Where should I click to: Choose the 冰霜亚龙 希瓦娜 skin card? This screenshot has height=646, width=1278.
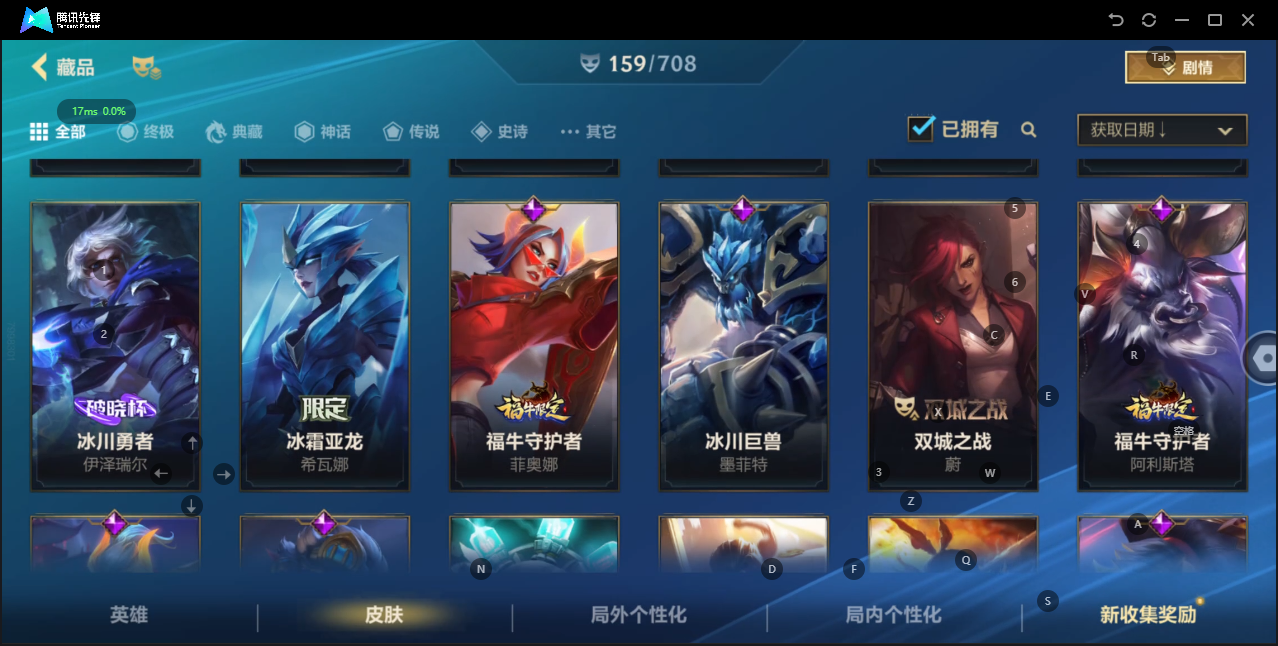[324, 345]
